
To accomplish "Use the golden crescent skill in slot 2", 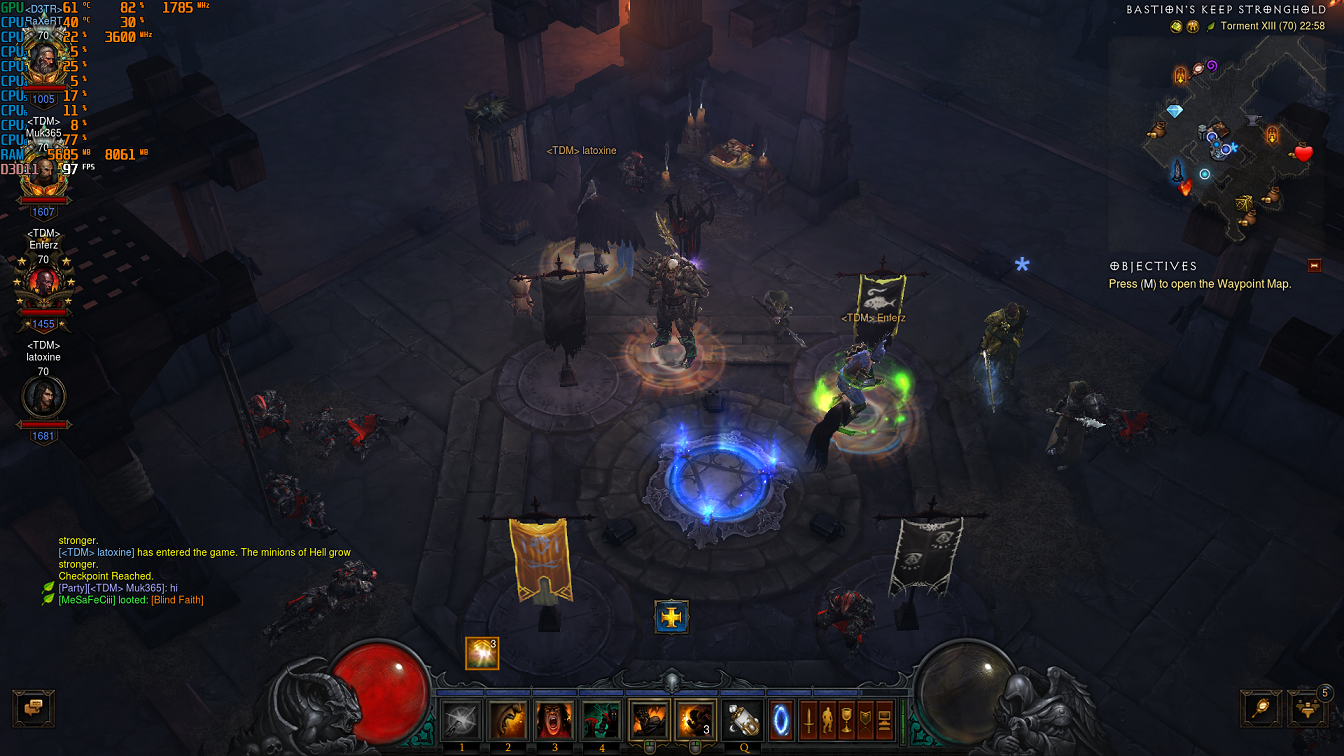I will point(508,720).
